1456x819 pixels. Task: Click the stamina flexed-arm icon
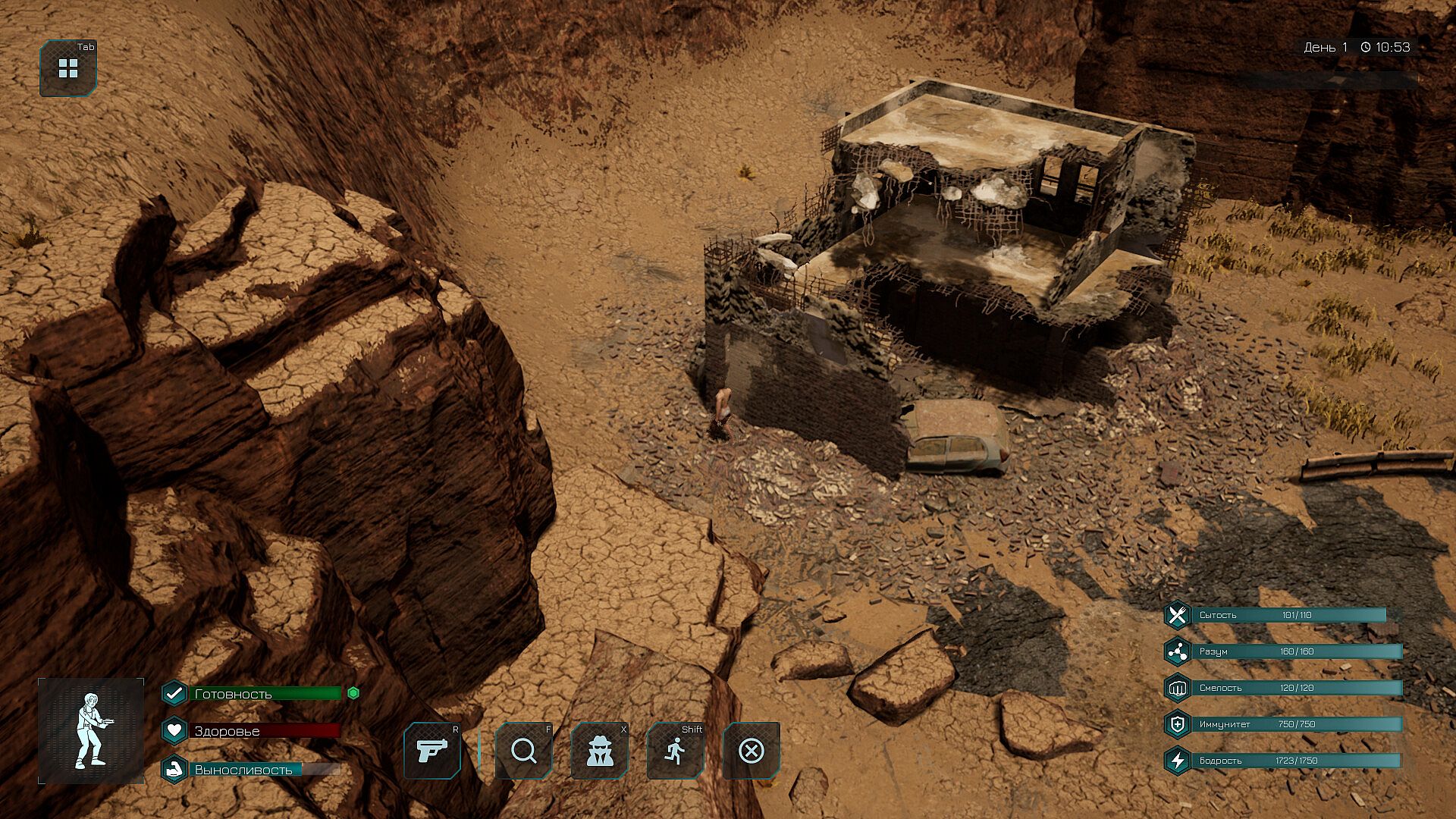(x=174, y=770)
